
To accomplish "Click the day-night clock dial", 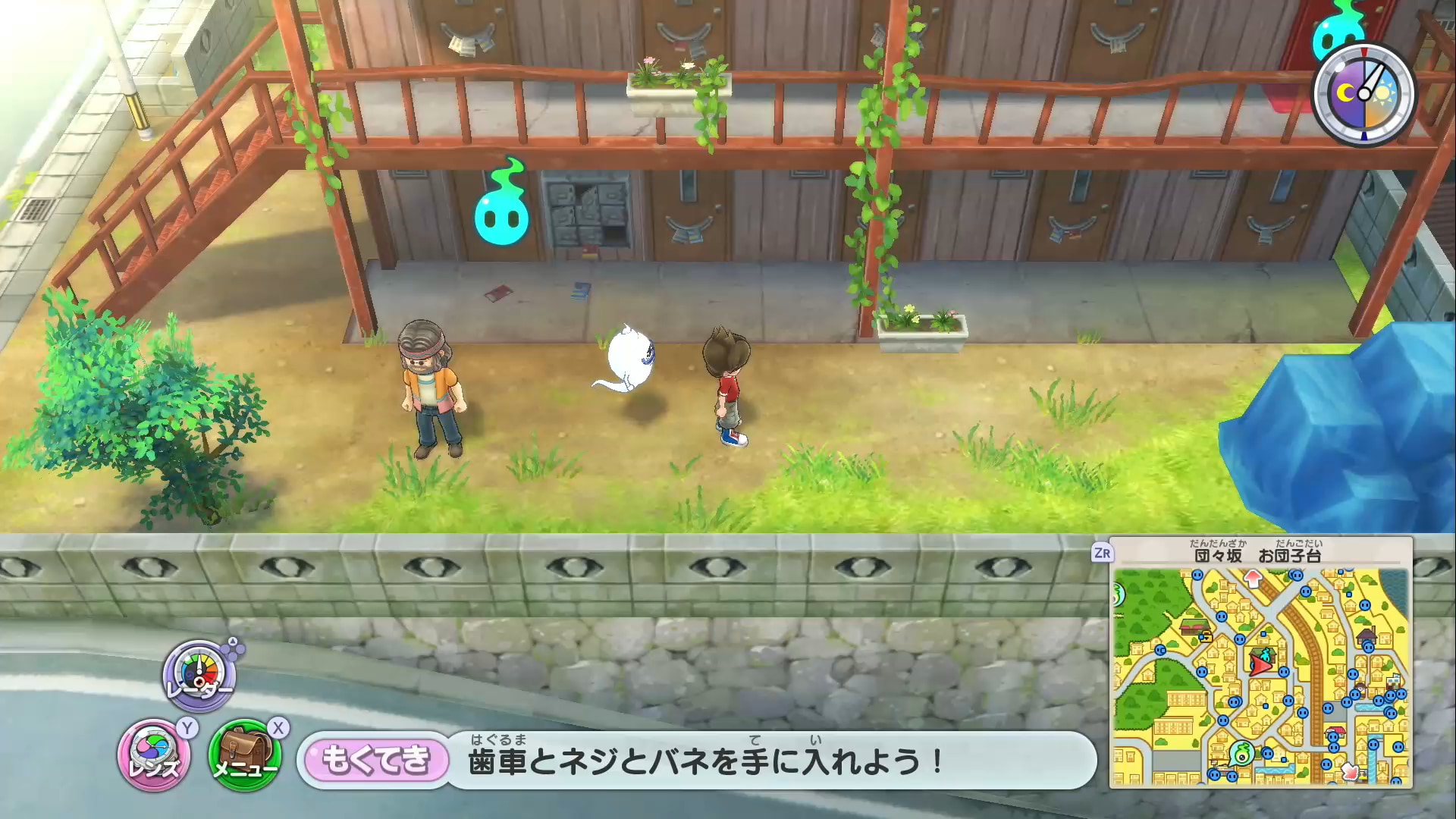I will click(1364, 95).
